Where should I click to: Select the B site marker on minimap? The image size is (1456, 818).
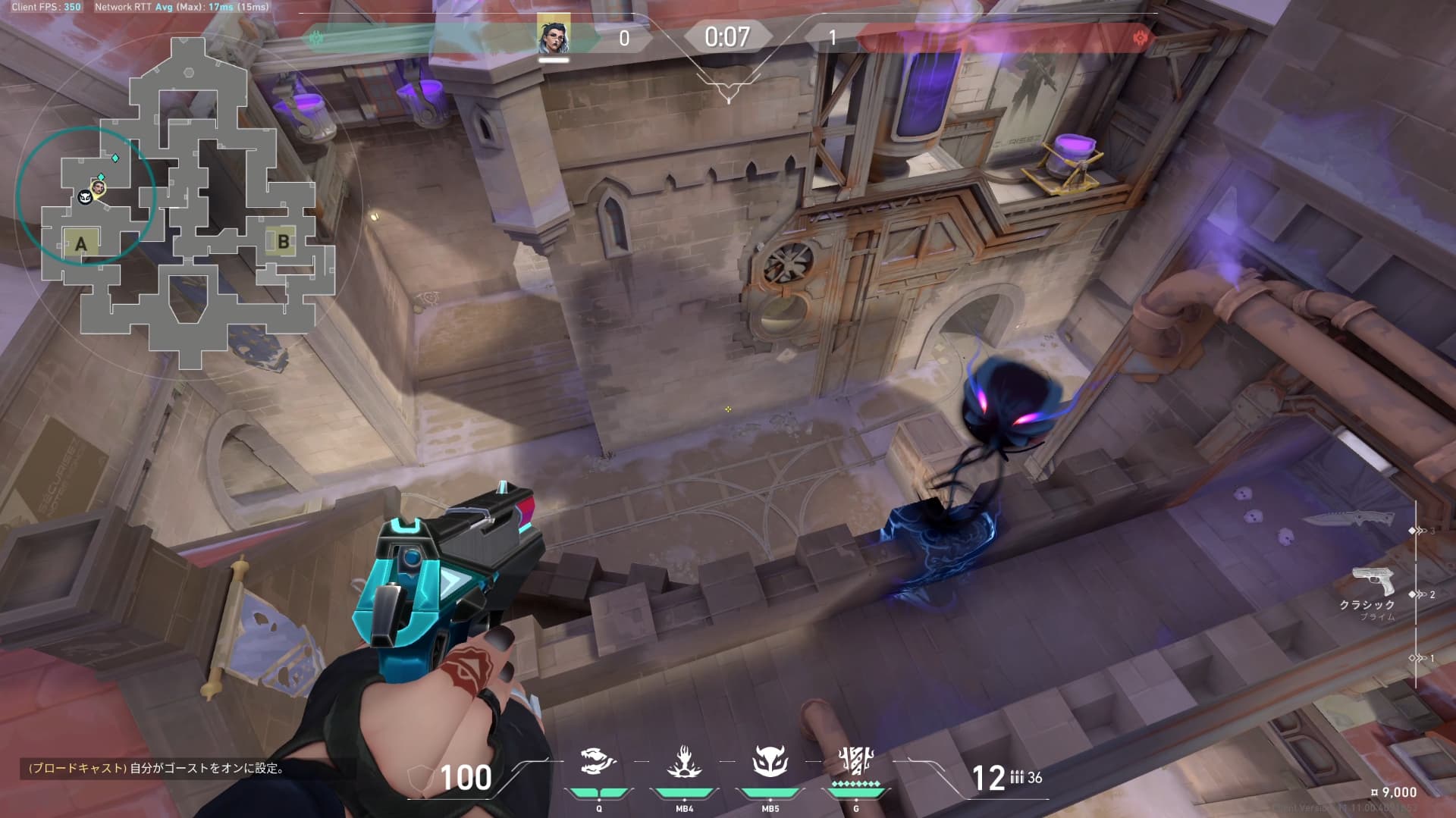[x=283, y=242]
